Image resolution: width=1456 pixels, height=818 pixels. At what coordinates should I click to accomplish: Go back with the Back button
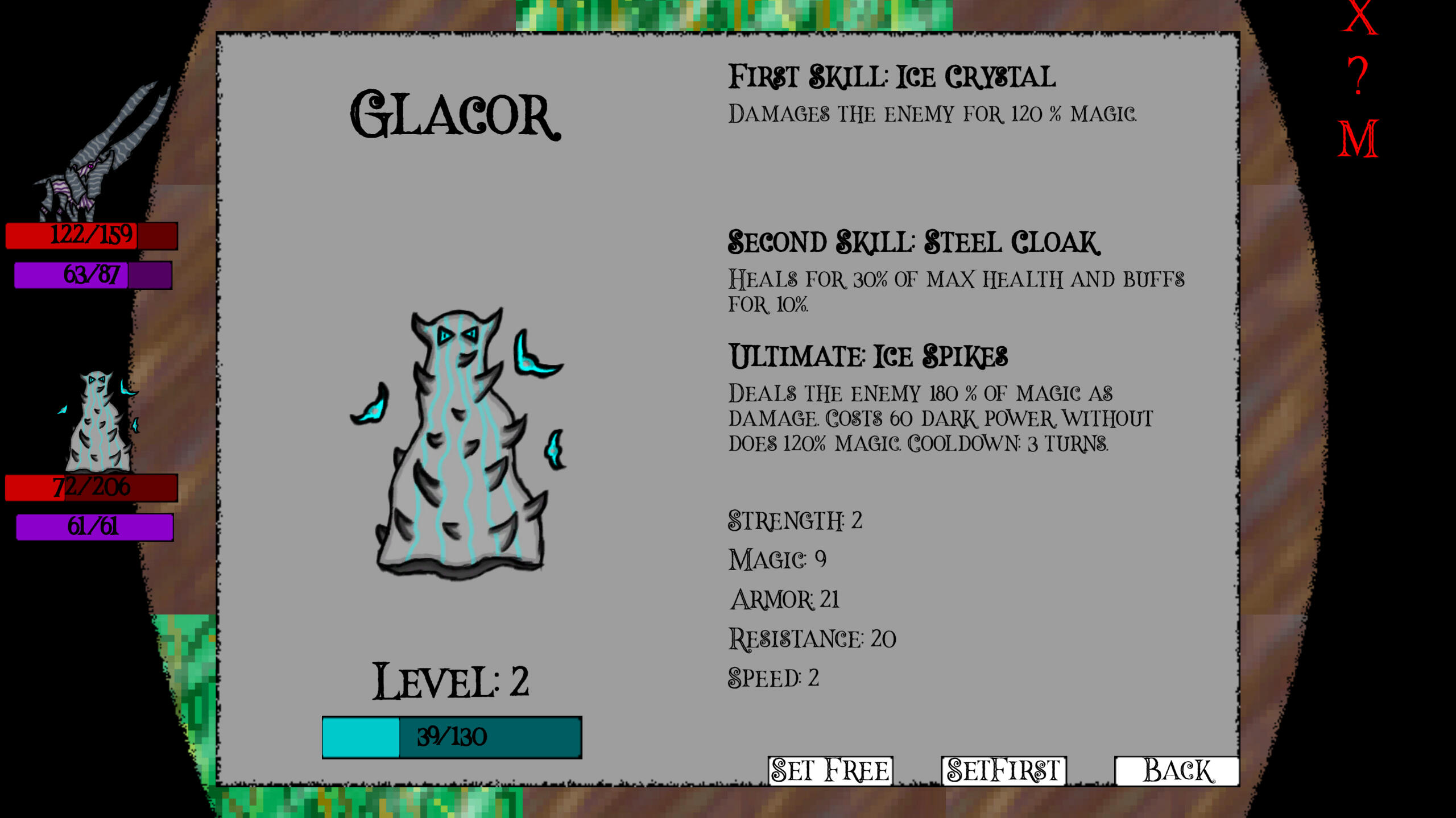tap(1177, 771)
